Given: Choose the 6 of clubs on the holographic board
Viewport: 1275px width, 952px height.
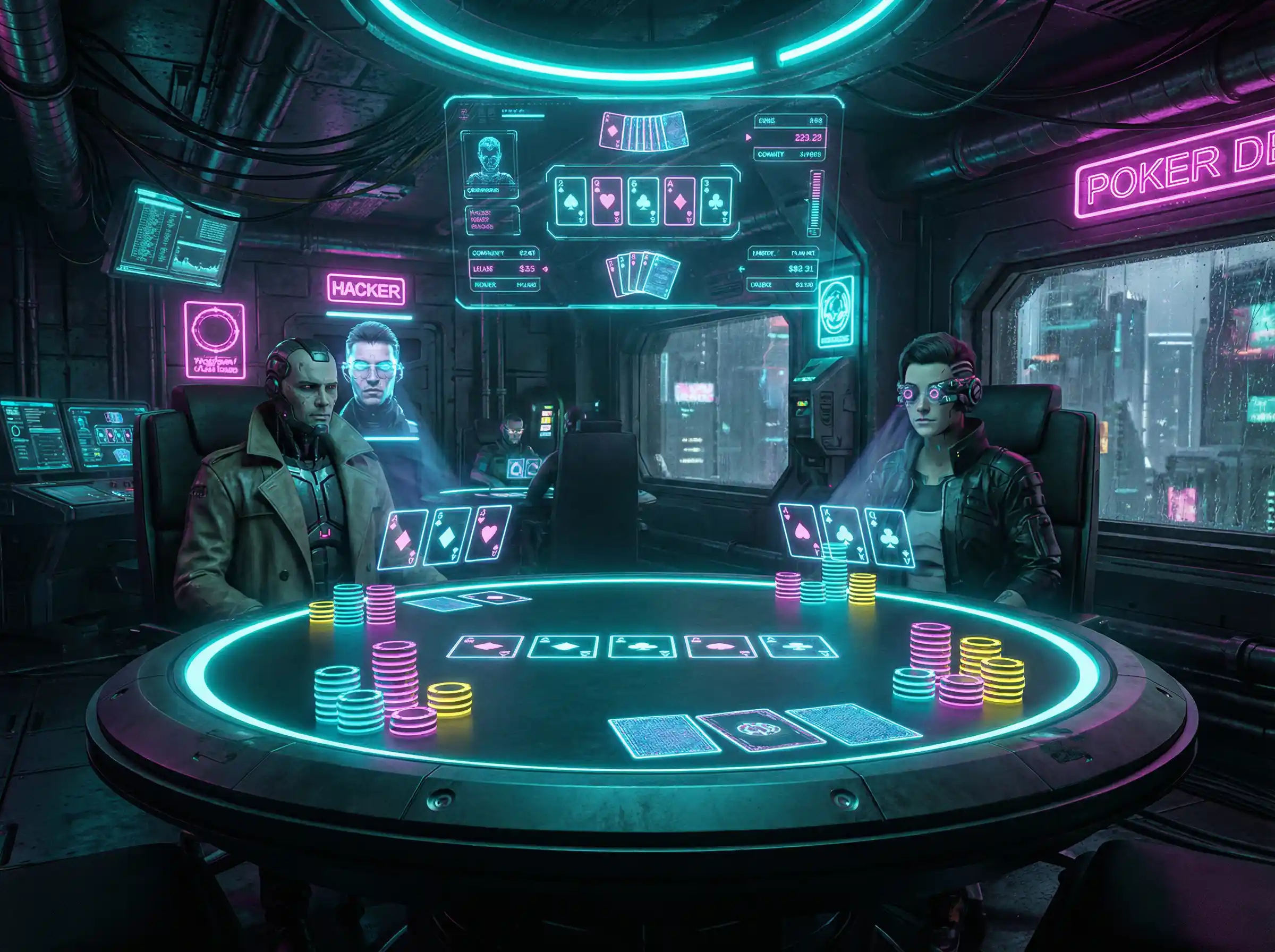Looking at the screenshot, I should coord(643,201).
